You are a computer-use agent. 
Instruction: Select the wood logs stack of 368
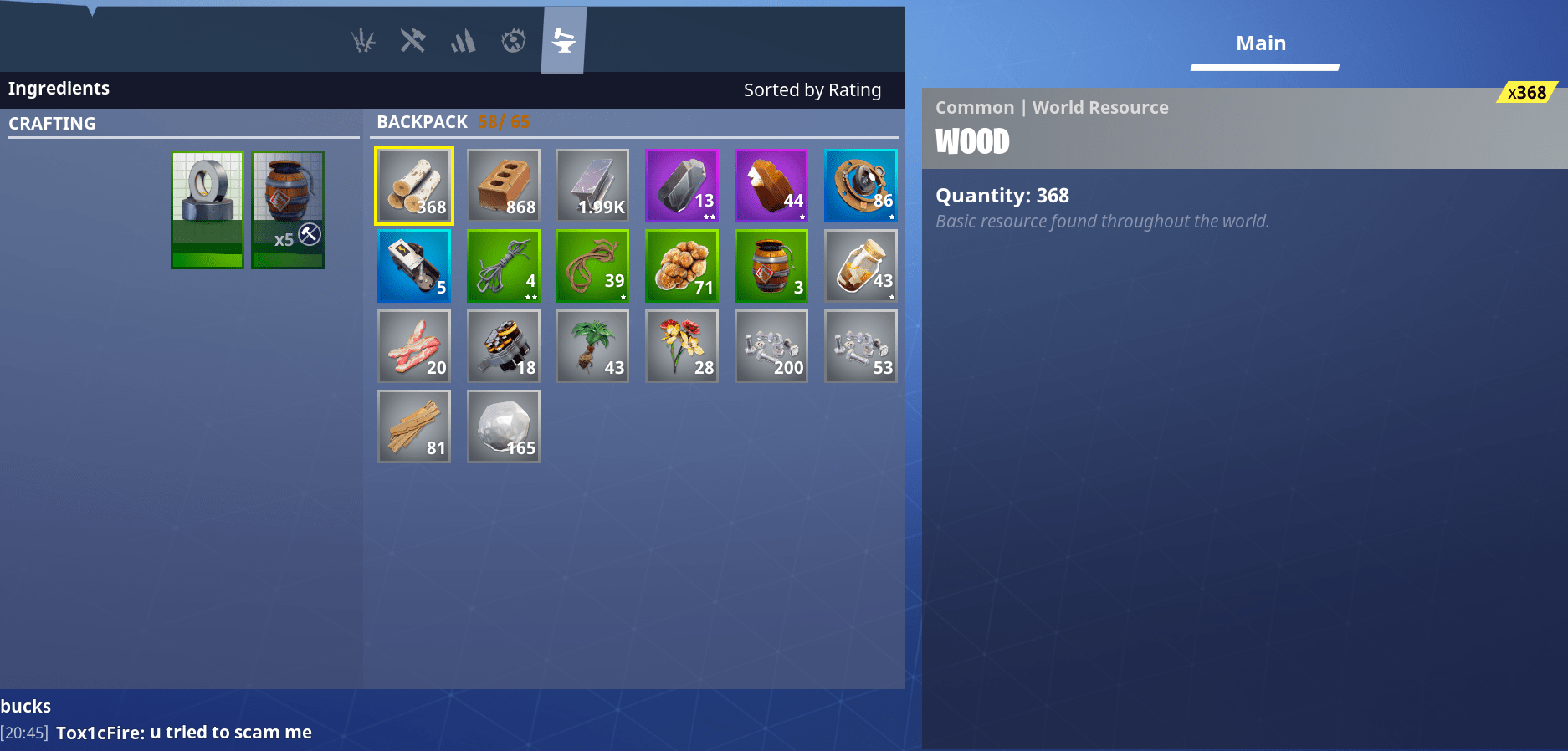413,185
